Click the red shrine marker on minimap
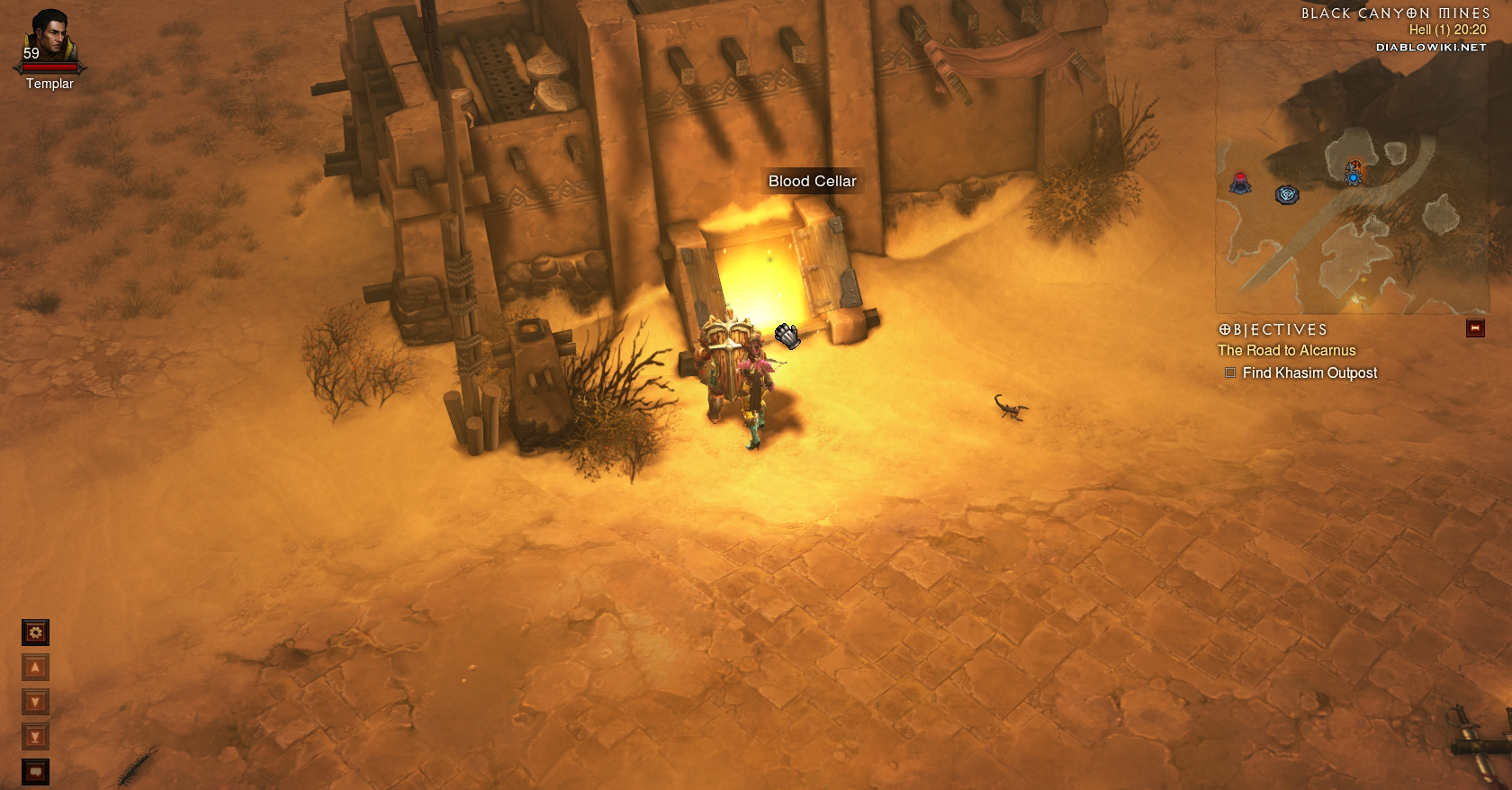Viewport: 1512px width, 790px height. [x=1241, y=182]
